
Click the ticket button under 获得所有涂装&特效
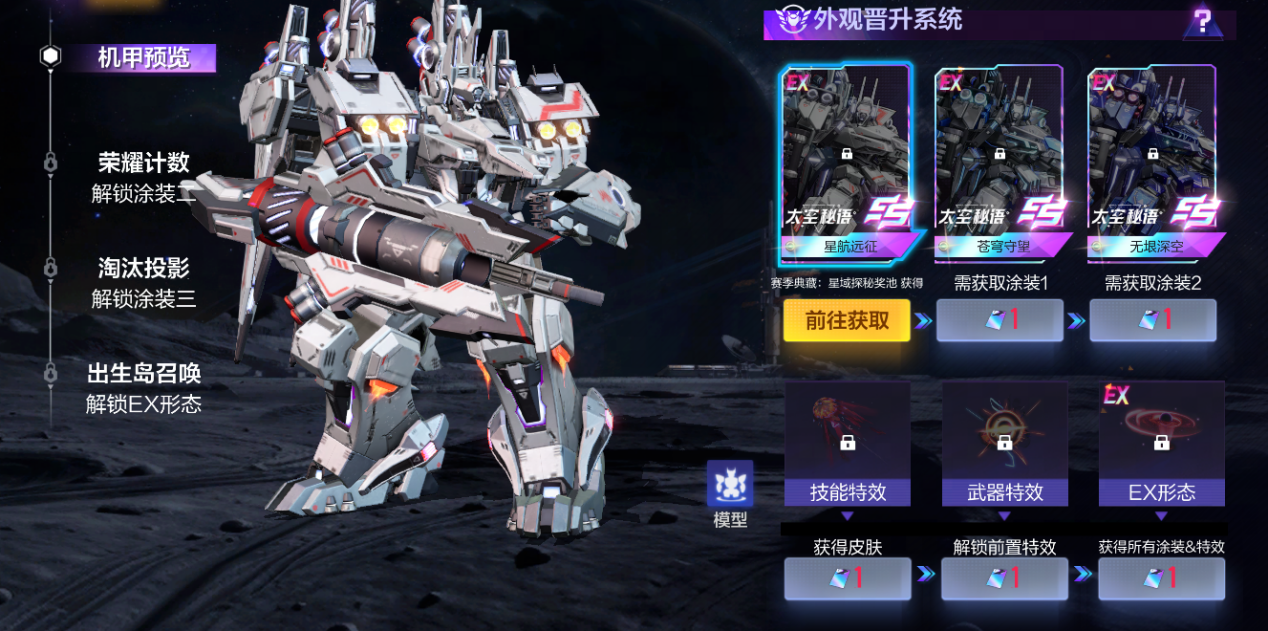point(1161,578)
